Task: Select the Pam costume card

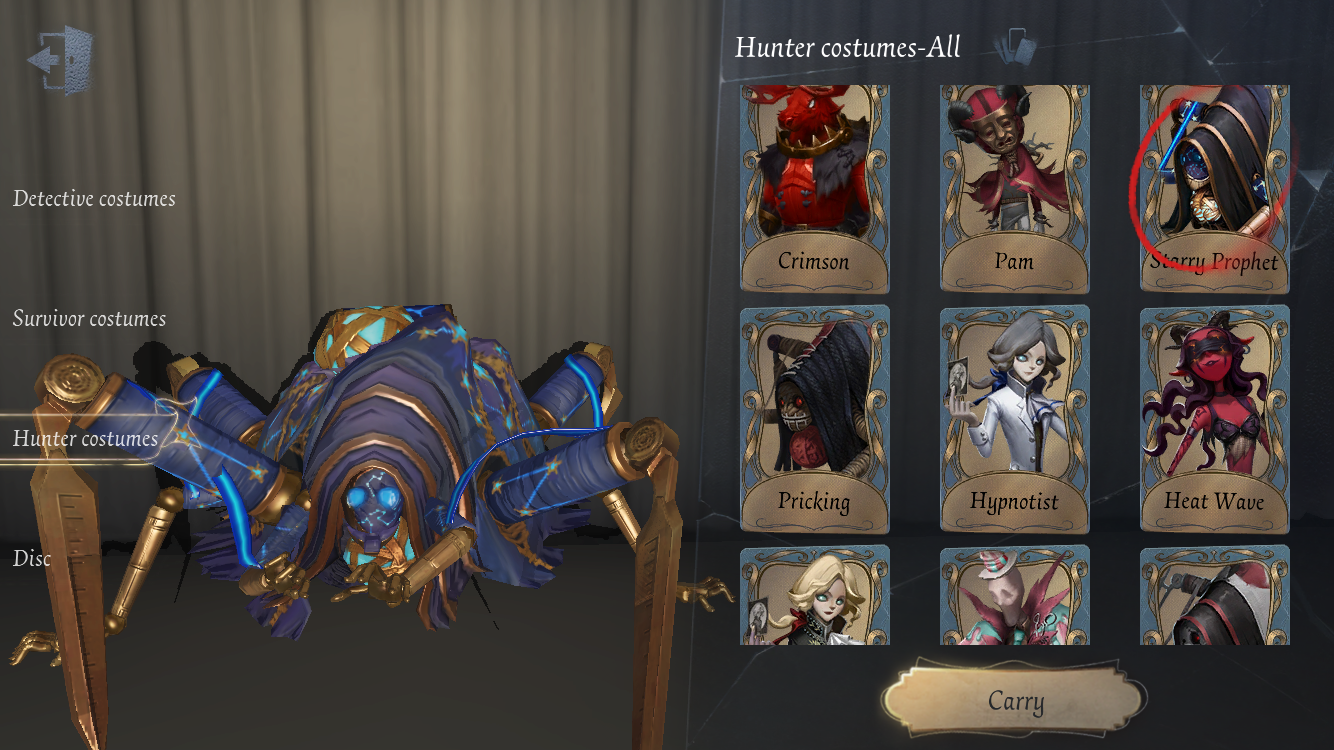Action: pyautogui.click(x=1014, y=189)
